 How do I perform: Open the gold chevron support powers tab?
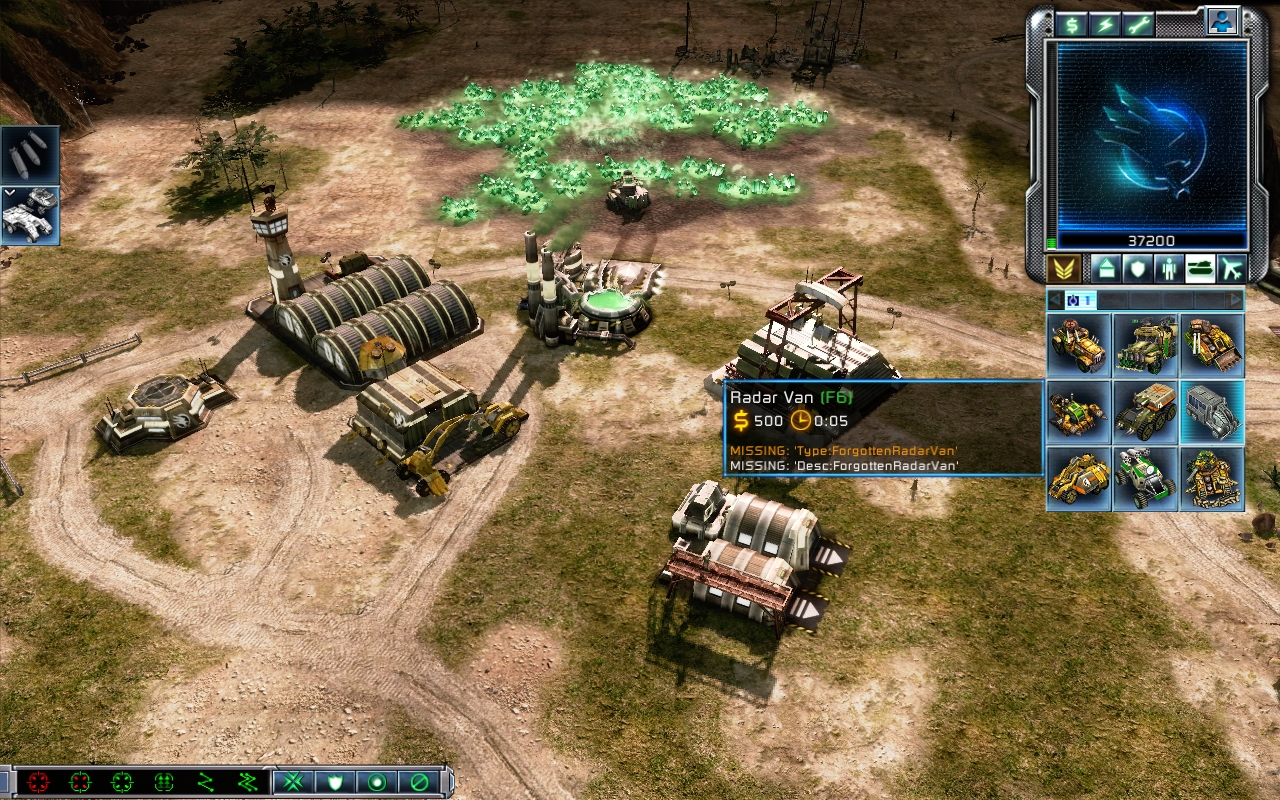pyautogui.click(x=1064, y=268)
